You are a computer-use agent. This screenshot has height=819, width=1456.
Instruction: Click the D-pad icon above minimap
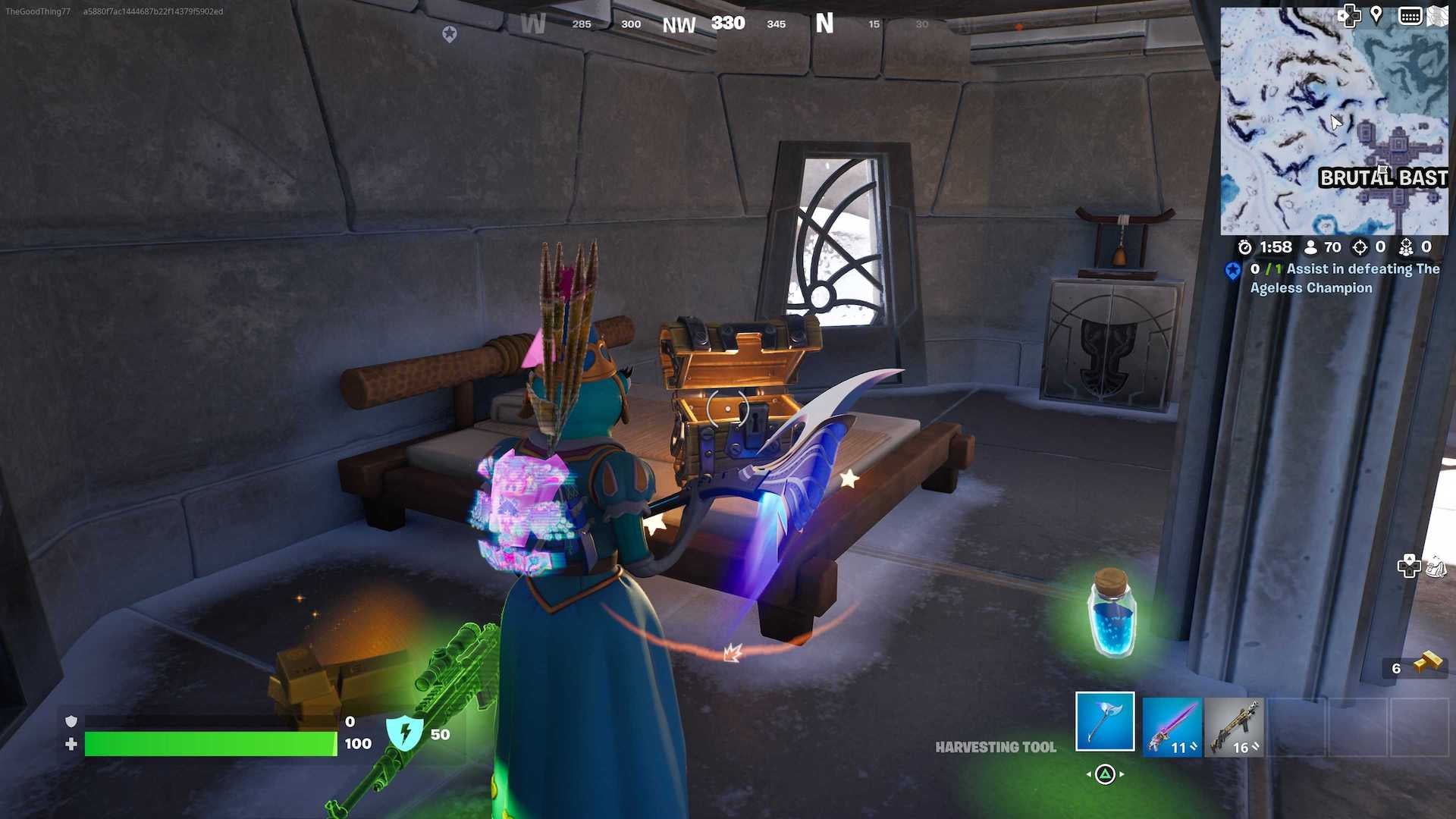click(x=1351, y=15)
